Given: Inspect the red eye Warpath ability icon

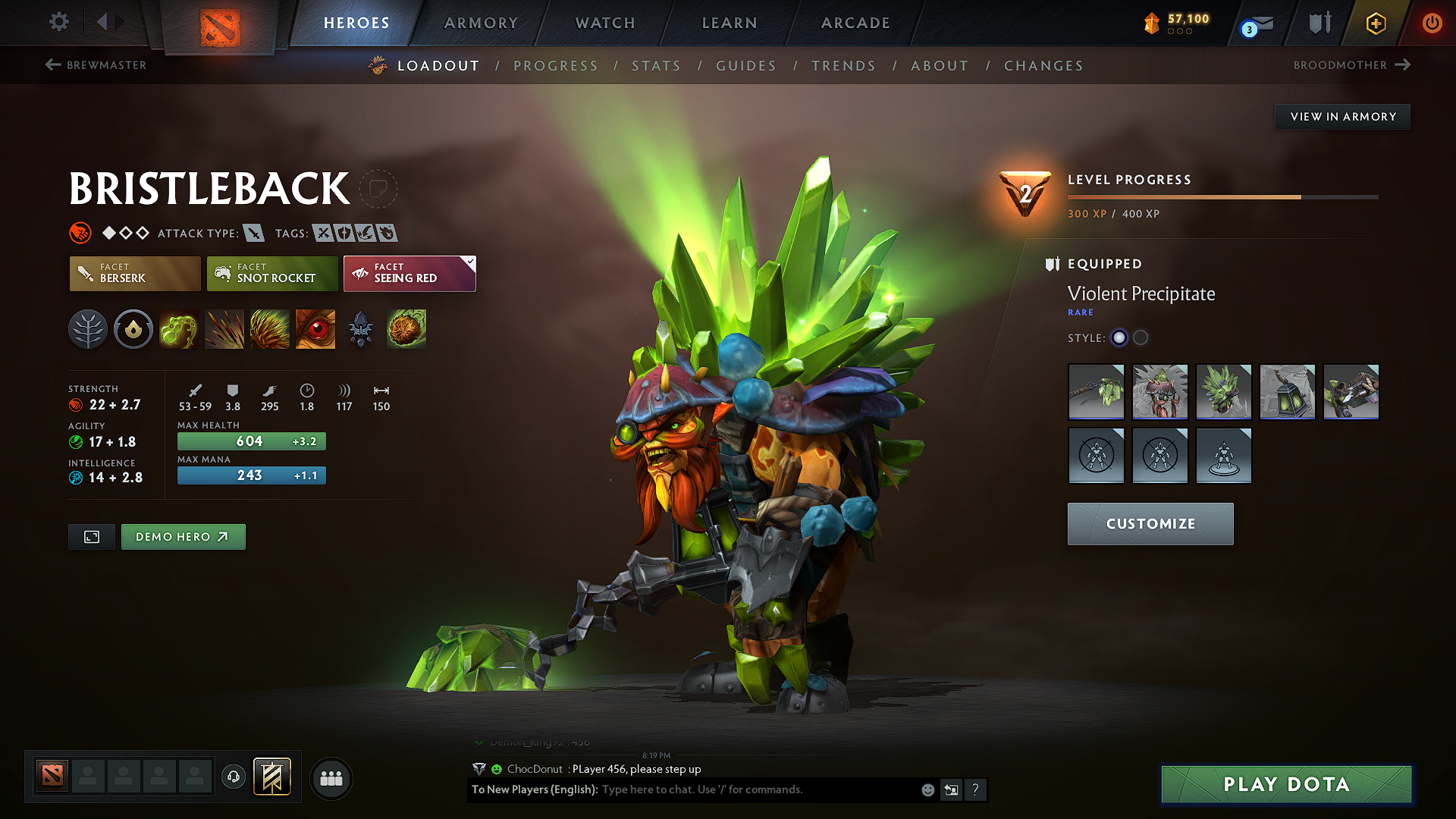Looking at the screenshot, I should click(315, 329).
